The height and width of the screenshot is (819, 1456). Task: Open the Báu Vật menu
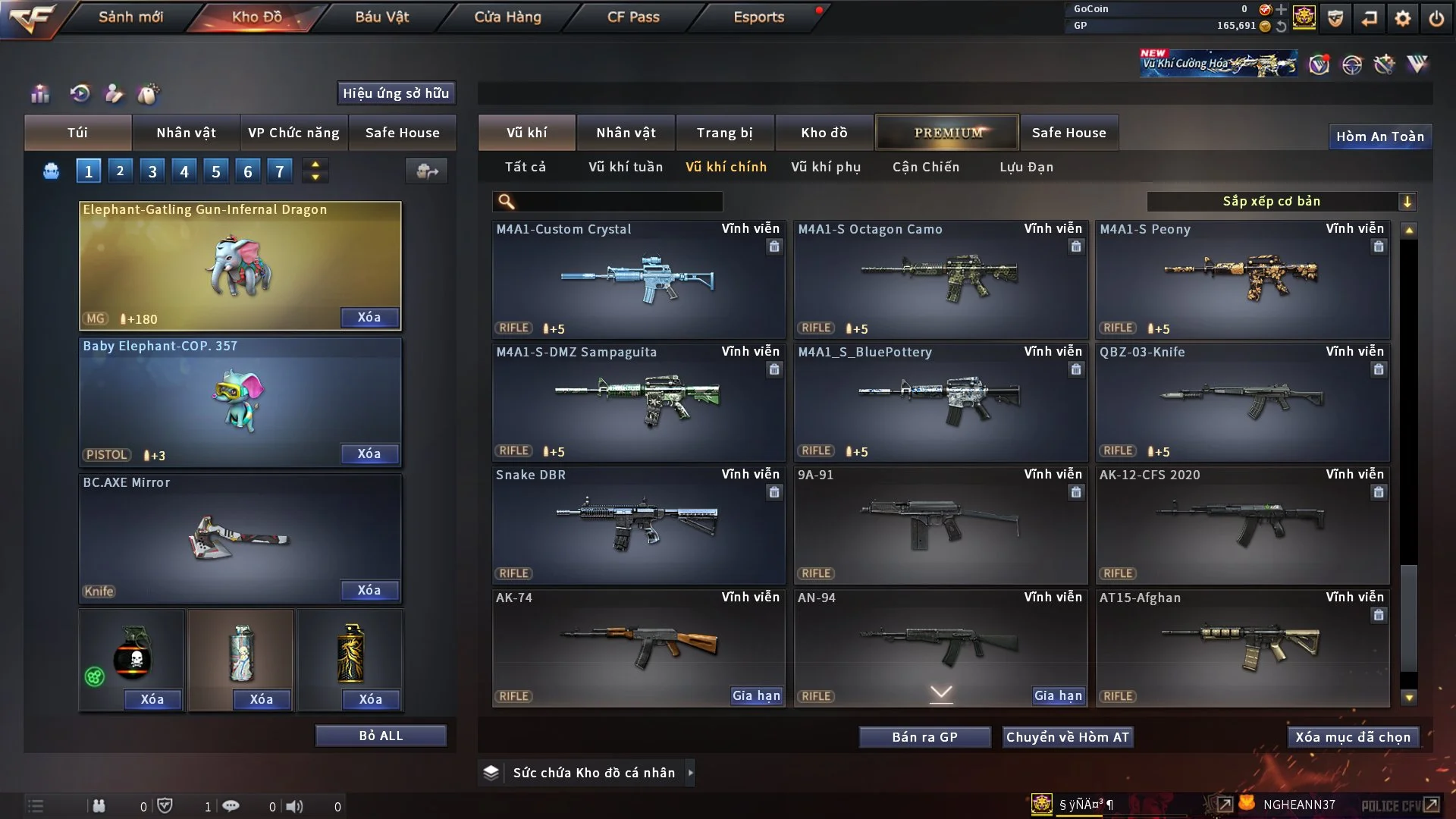click(381, 17)
